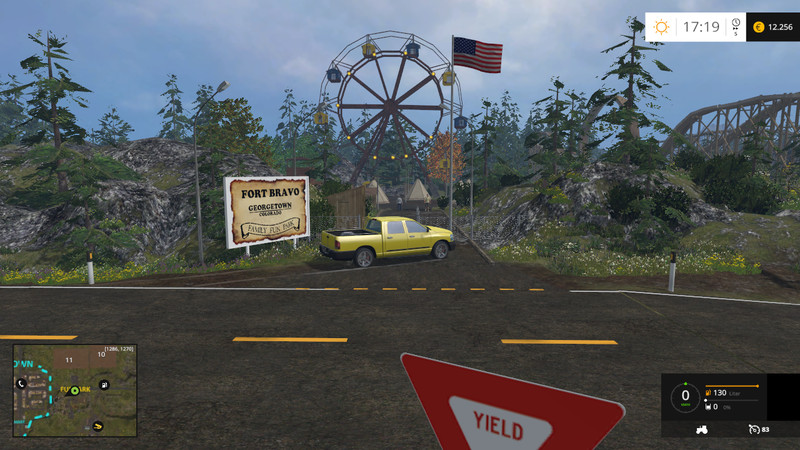The height and width of the screenshot is (450, 800).
Task: Click the euro coin money icon
Action: coord(758,27)
